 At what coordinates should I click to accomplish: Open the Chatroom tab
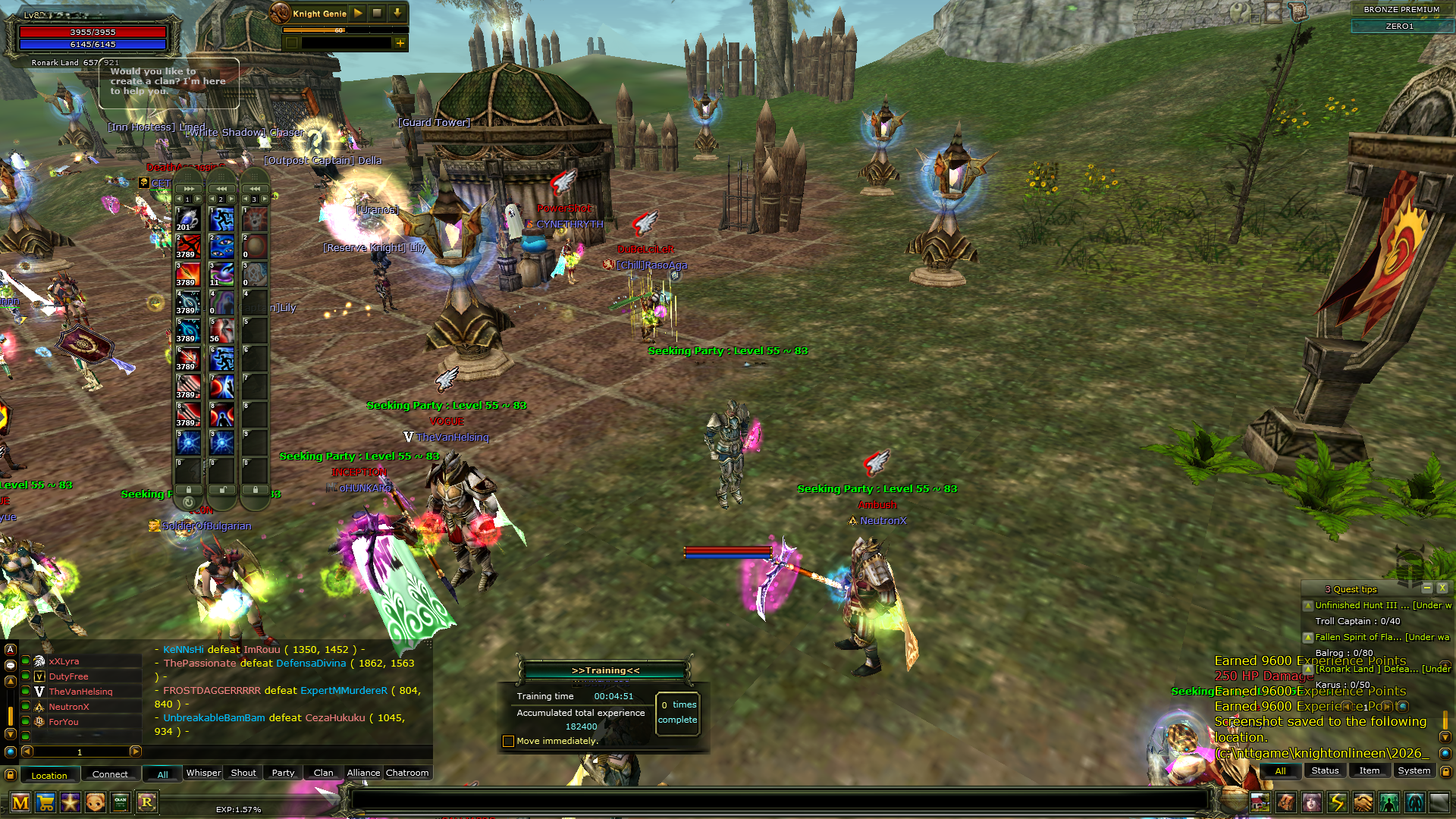pyautogui.click(x=407, y=773)
